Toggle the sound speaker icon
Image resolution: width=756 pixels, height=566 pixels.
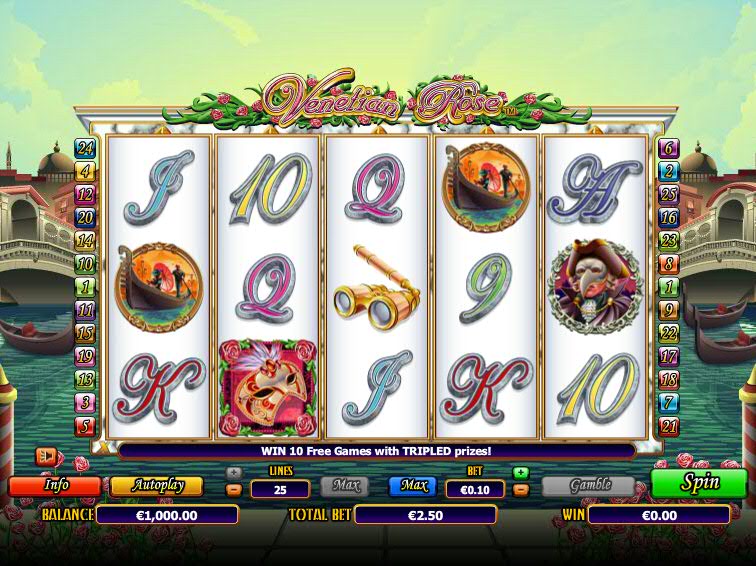pos(46,456)
